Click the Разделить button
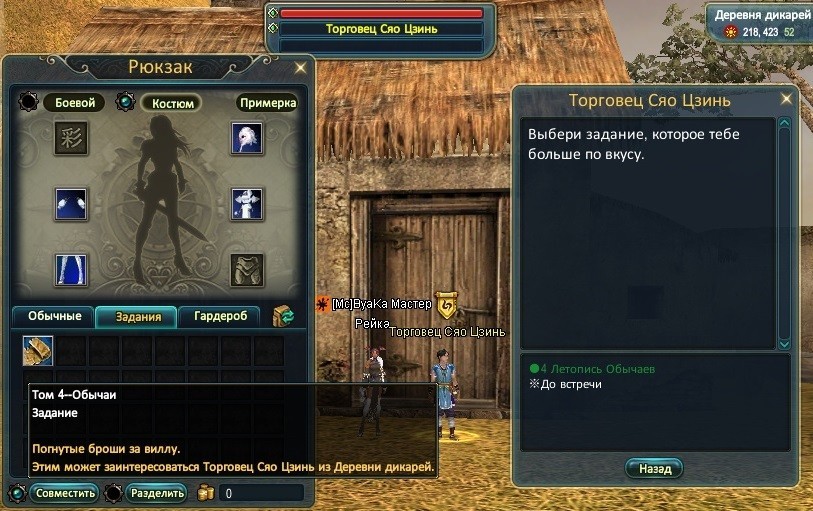This screenshot has height=511, width=813. coord(156,493)
